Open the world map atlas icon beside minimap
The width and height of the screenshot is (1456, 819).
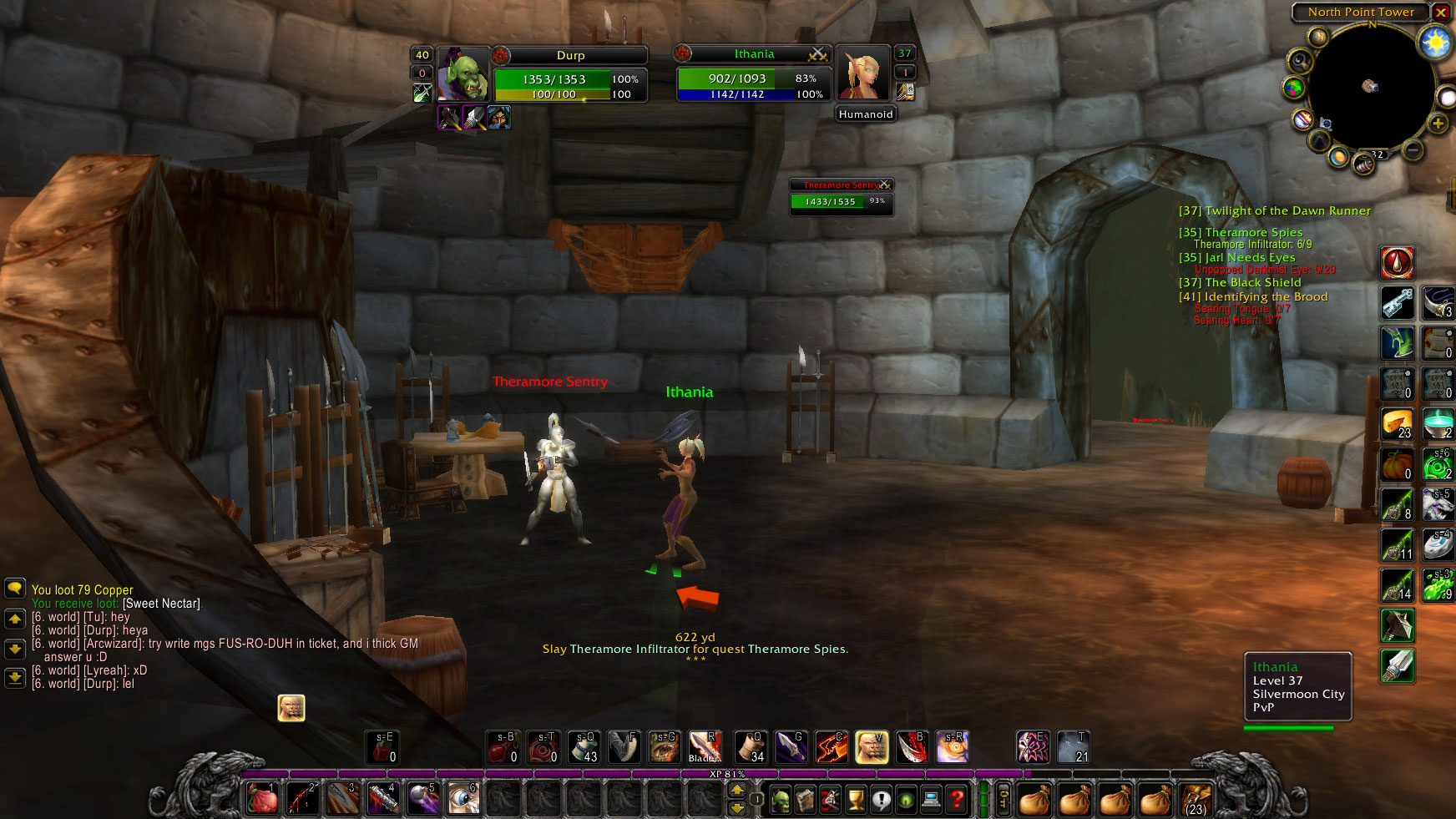tap(1293, 87)
